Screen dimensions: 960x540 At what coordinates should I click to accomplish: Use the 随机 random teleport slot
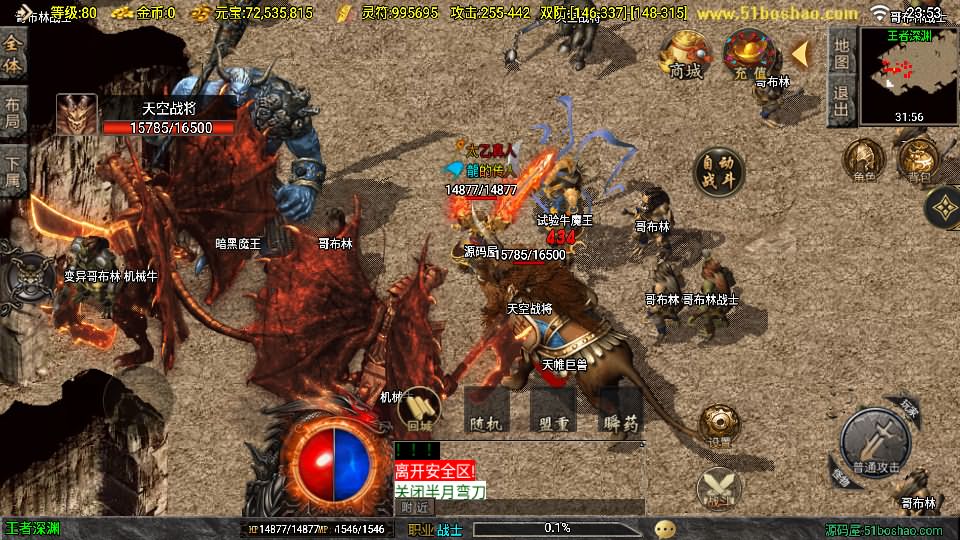click(487, 411)
